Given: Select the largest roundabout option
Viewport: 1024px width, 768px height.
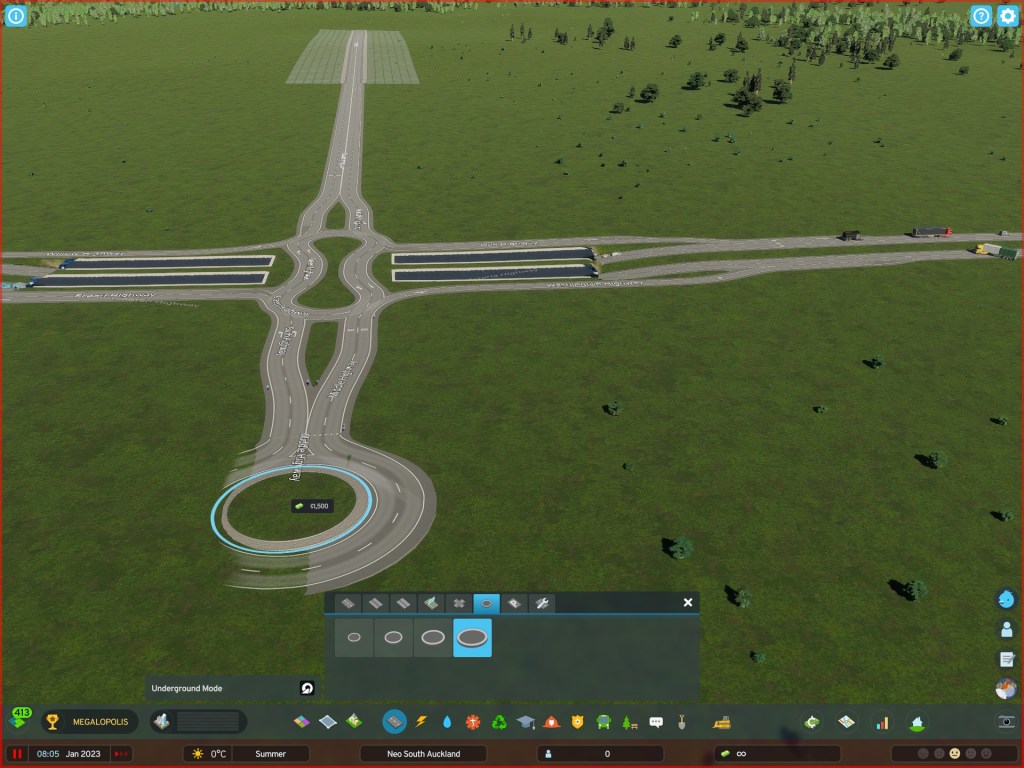Looking at the screenshot, I should [x=472, y=637].
